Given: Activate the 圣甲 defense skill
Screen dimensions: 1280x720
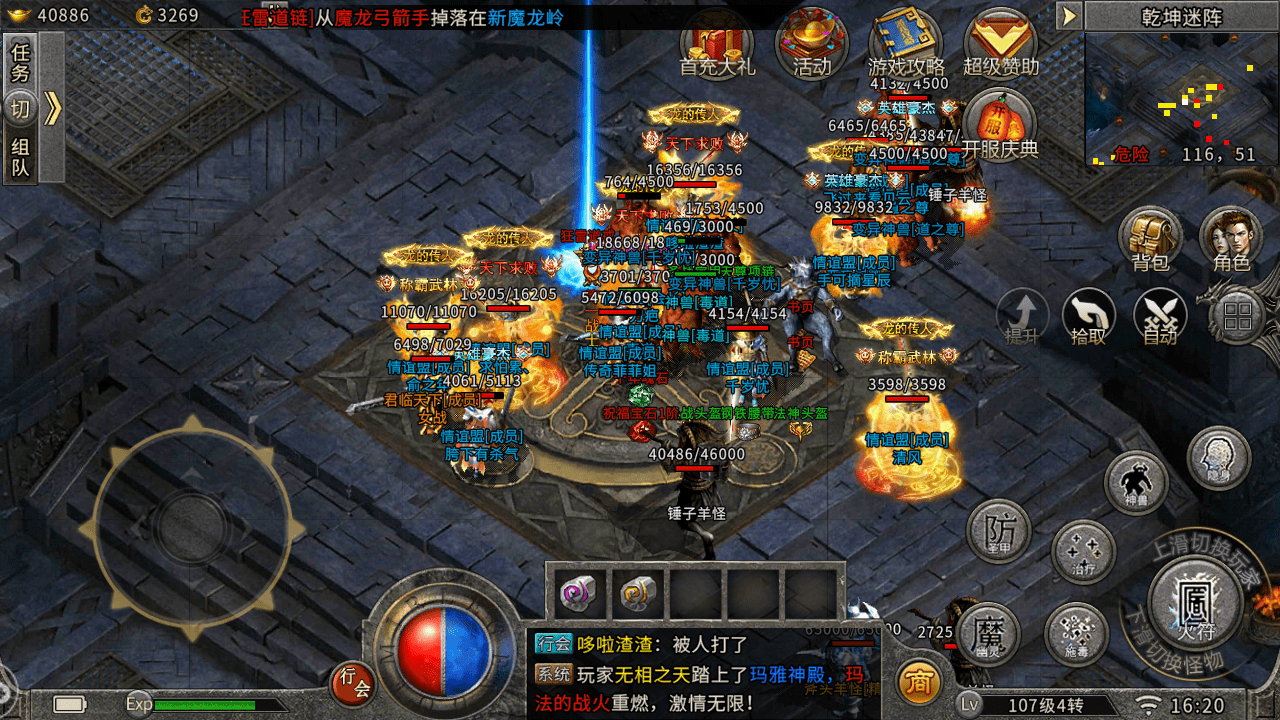Looking at the screenshot, I should [999, 531].
